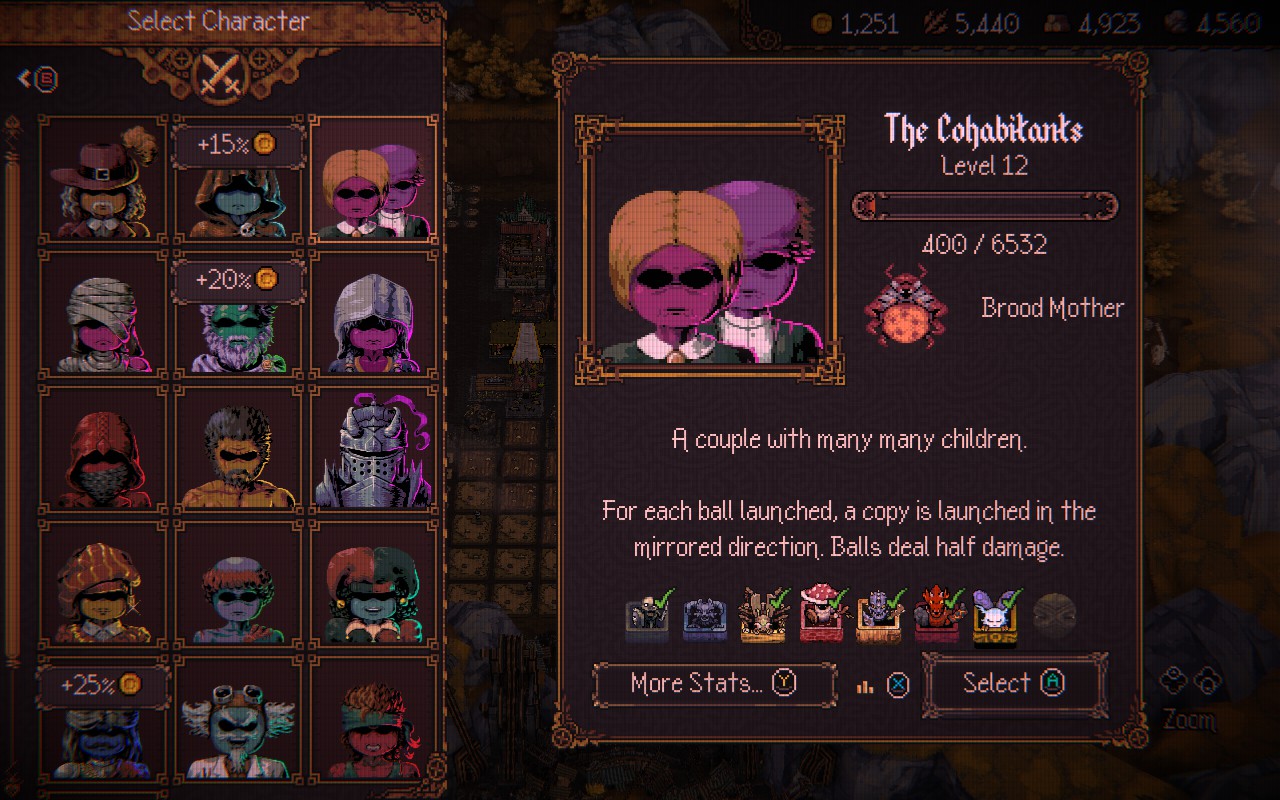Pick the balding teal-skinned character with sunglasses
Image resolution: width=1280 pixels, height=800 pixels.
(239, 584)
